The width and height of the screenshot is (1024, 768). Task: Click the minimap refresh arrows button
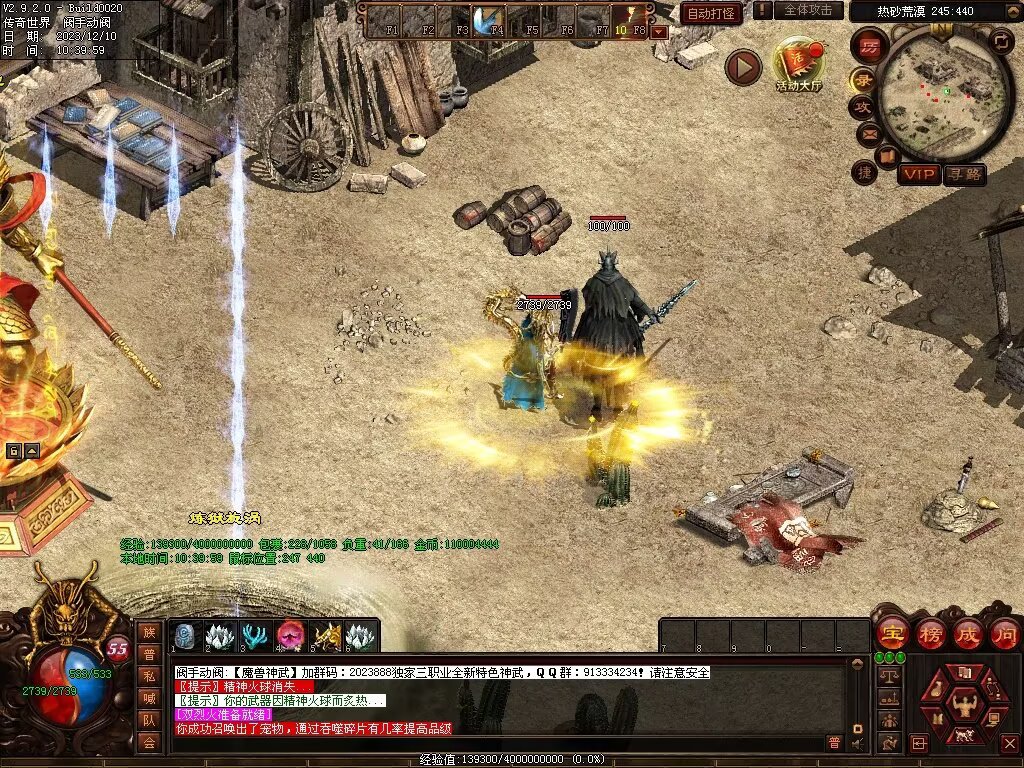click(x=1001, y=40)
